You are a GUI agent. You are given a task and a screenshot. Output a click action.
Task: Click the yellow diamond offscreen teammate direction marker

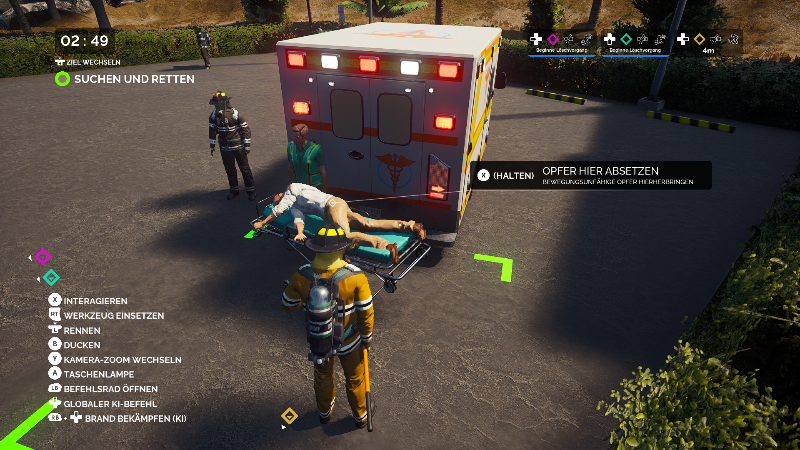point(289,415)
